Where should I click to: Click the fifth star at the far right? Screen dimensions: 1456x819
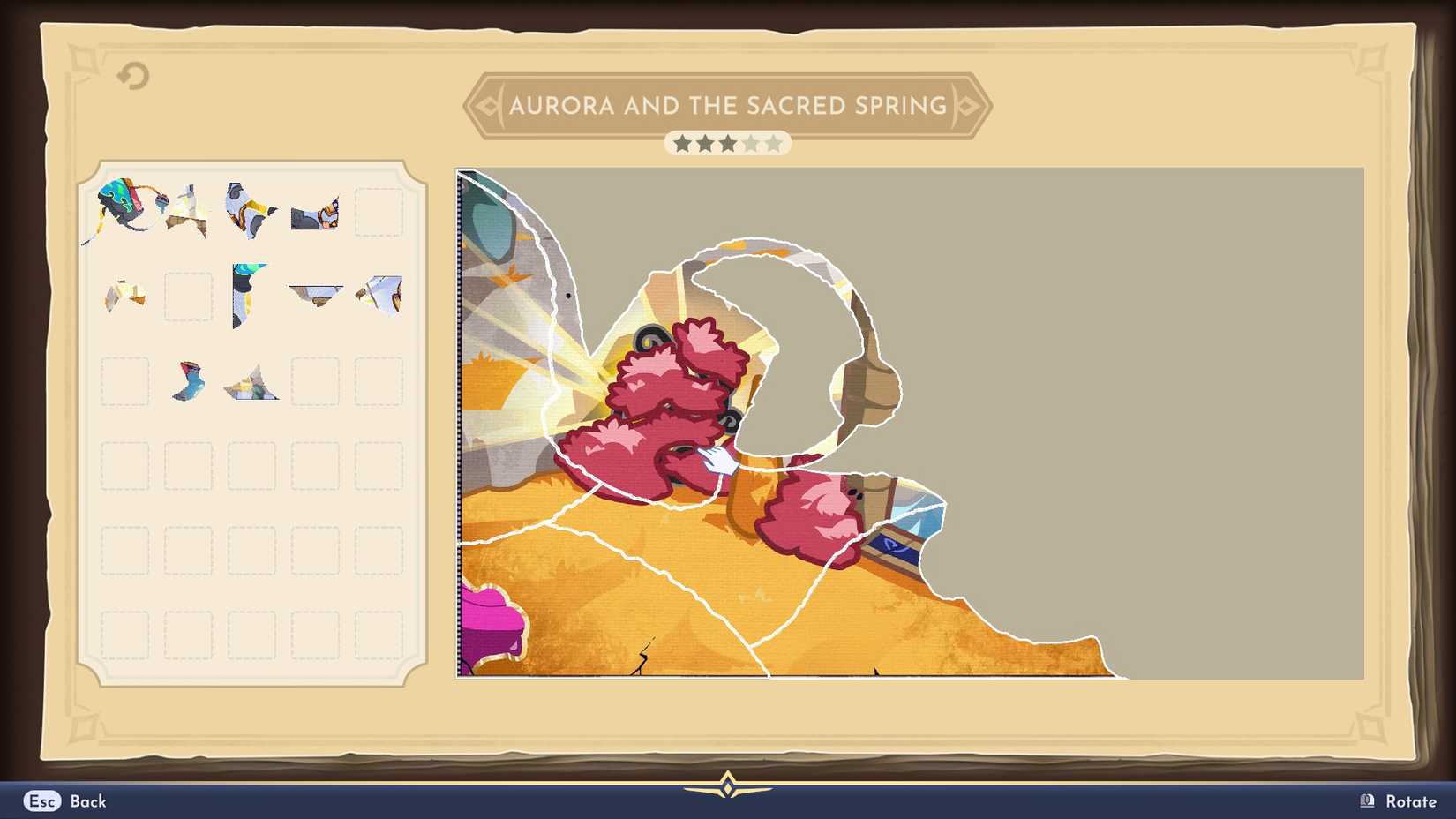774,143
